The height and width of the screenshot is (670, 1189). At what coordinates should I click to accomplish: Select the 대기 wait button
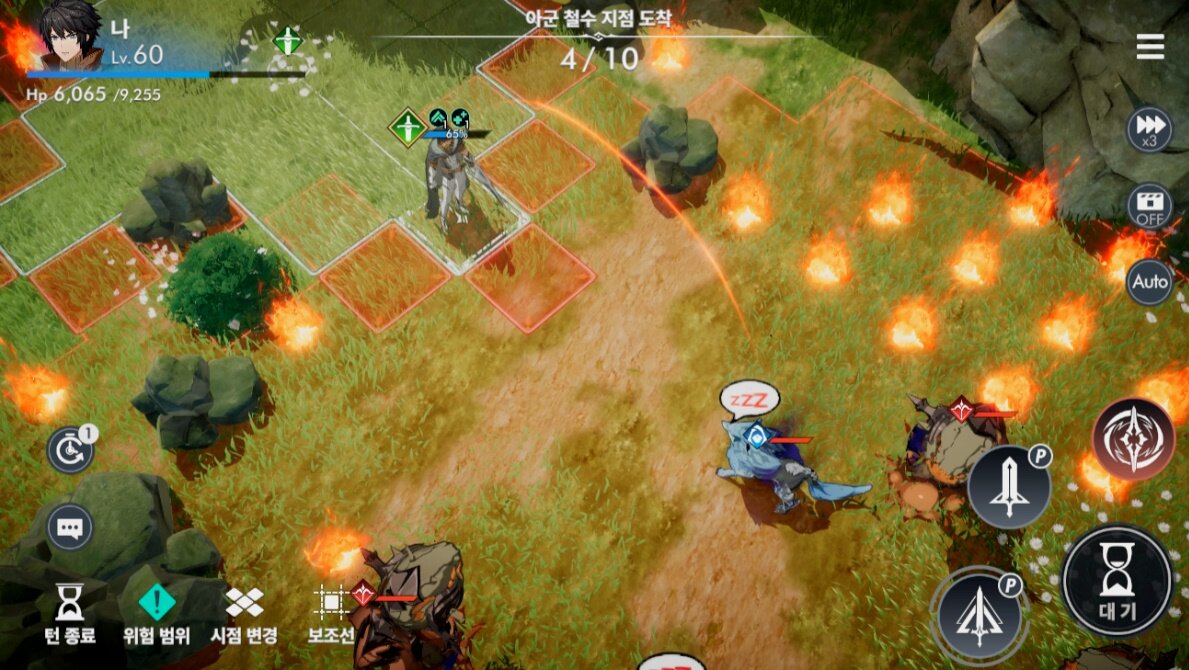tap(1116, 581)
